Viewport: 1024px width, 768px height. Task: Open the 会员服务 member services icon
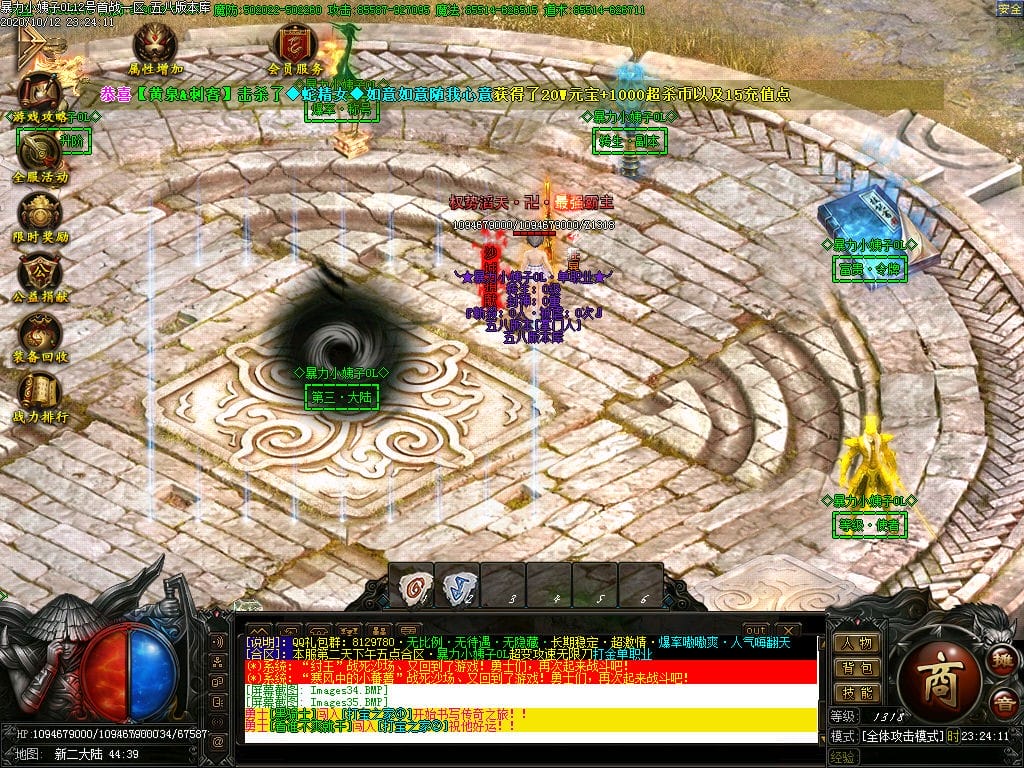coord(295,44)
